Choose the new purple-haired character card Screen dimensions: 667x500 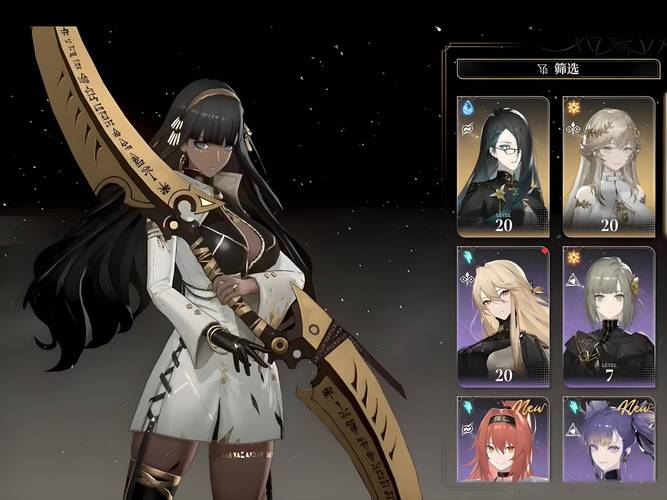pyautogui.click(x=609, y=447)
